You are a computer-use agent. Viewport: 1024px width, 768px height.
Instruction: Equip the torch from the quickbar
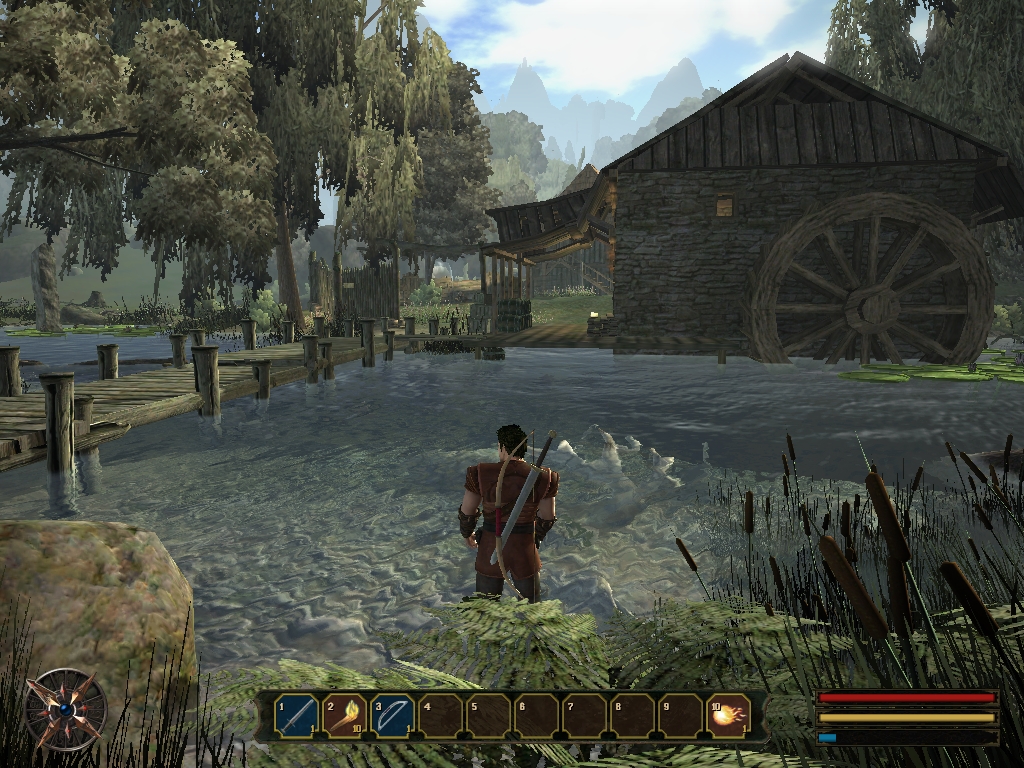click(x=344, y=716)
